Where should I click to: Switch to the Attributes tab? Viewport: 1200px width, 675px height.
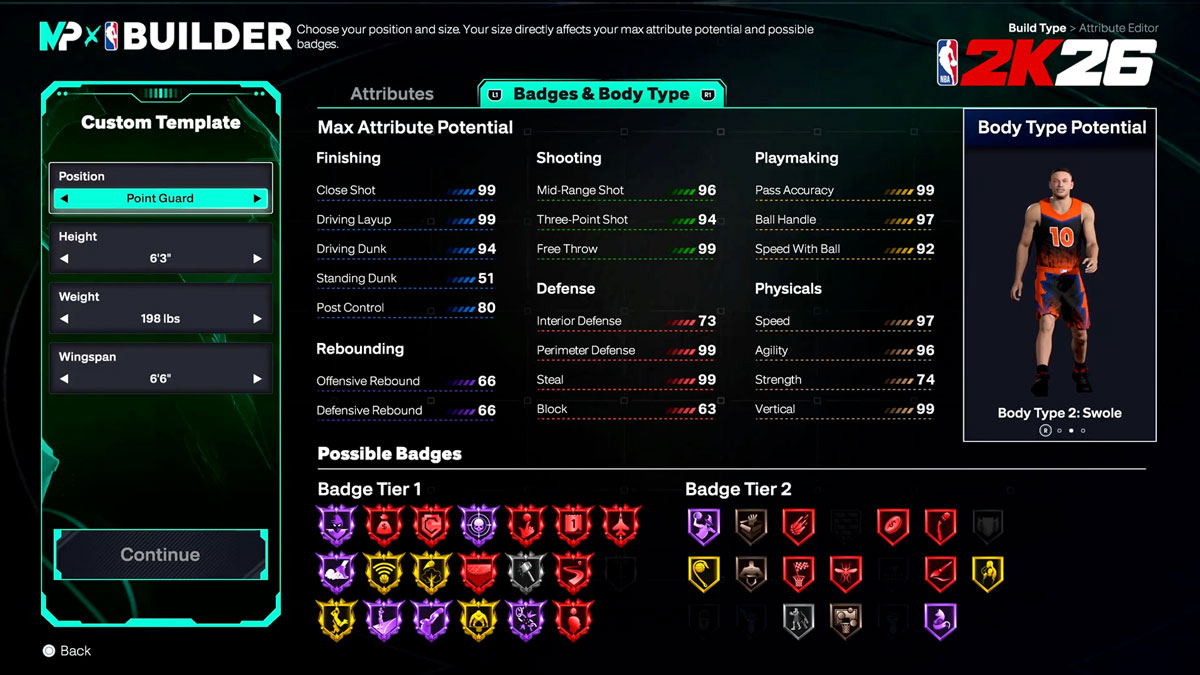click(x=391, y=94)
